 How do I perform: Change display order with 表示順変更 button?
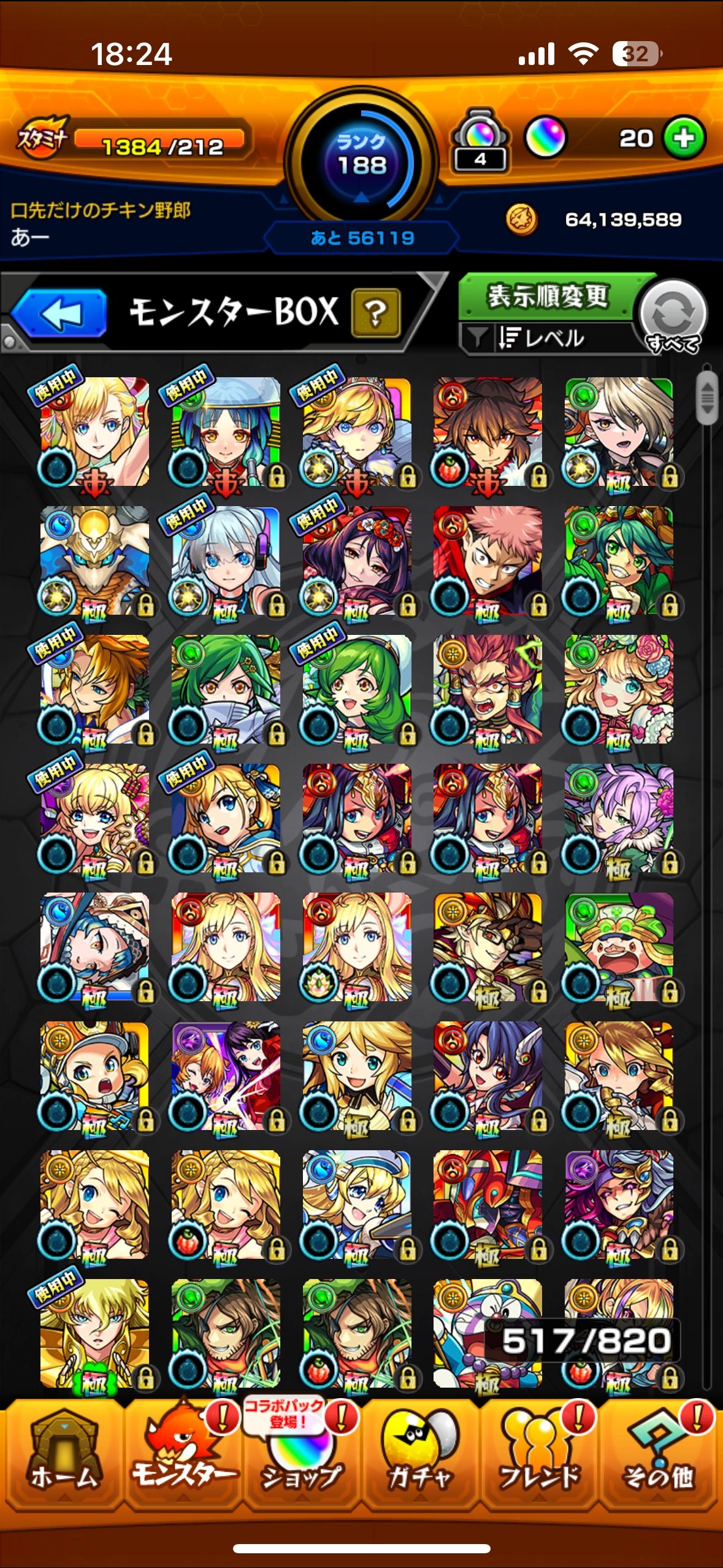(547, 297)
